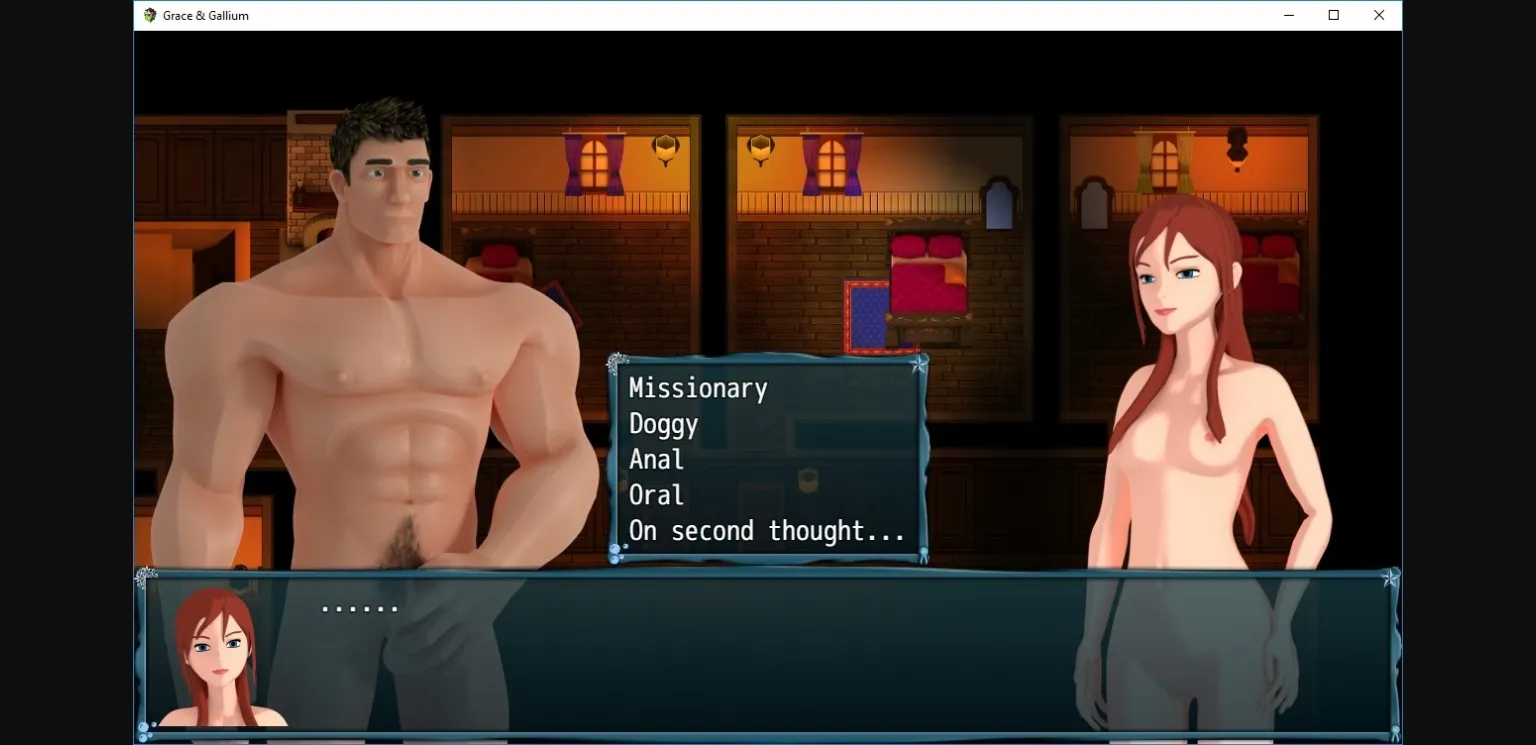
Task: Select the "Anal" option
Action: point(656,460)
